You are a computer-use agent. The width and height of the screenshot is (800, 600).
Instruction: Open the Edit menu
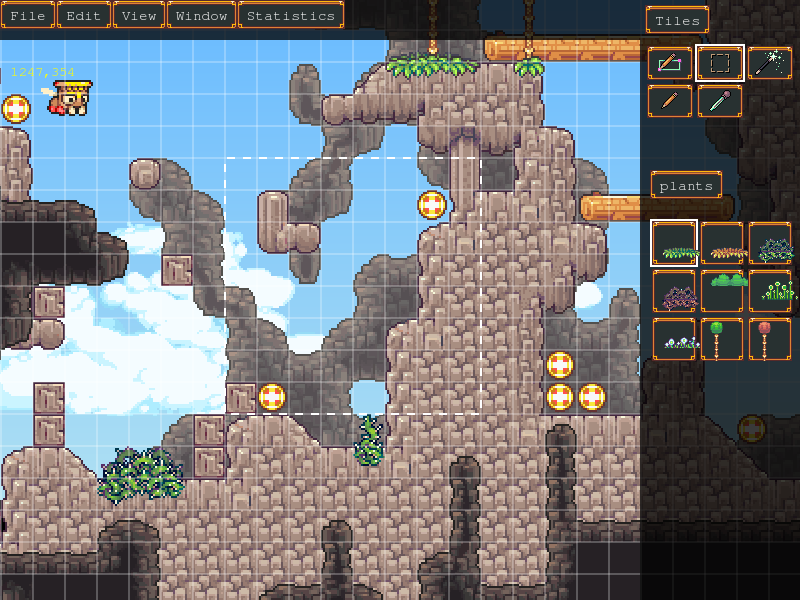click(x=83, y=16)
